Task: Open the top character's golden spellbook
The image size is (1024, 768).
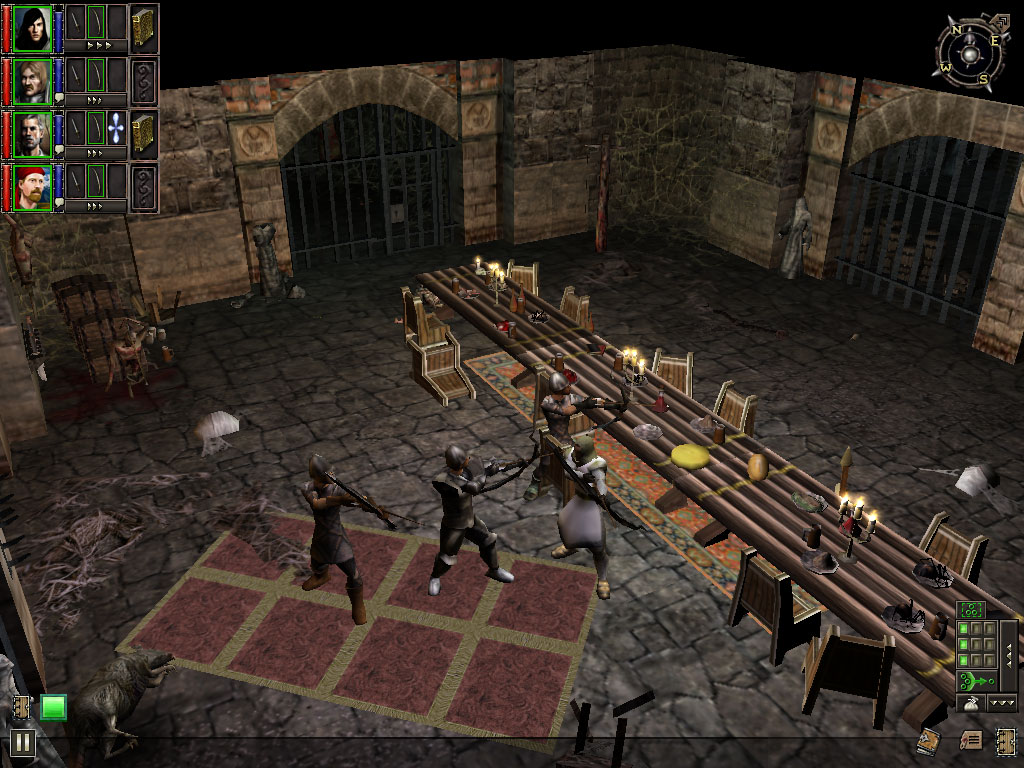Action: [x=145, y=27]
